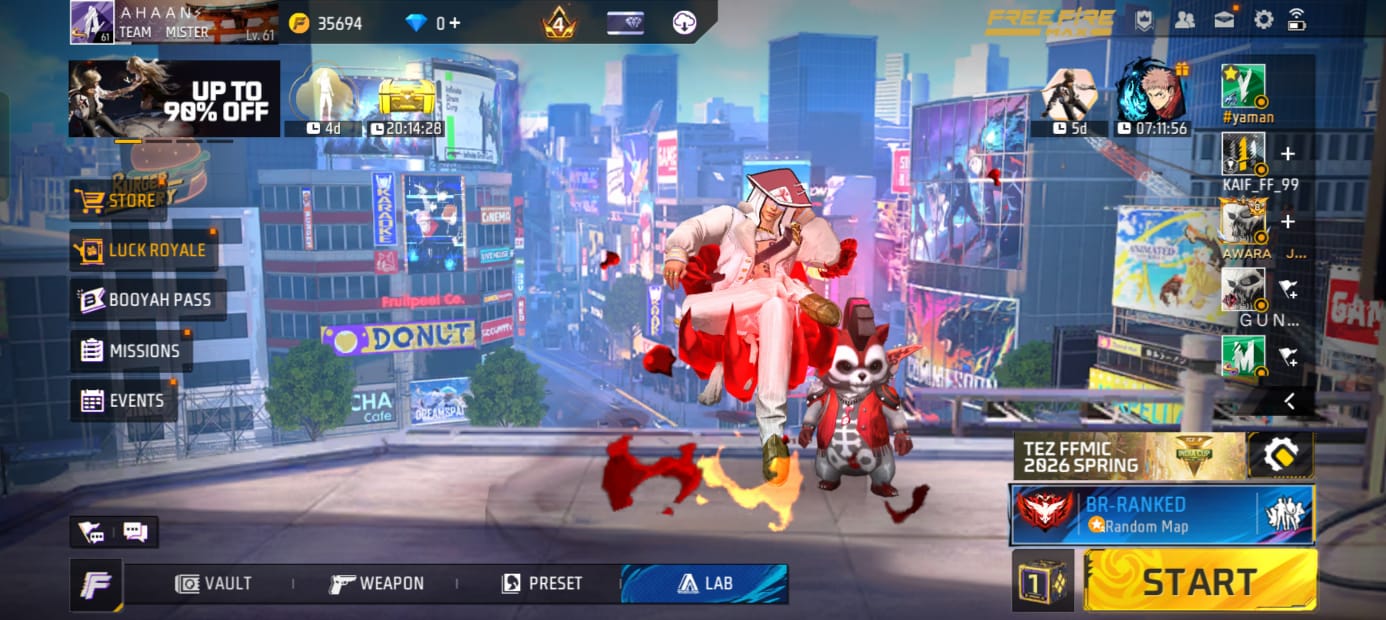Open the TEZ FFMIC 2026 Spring banner
The image size is (1386, 620).
pos(1129,456)
